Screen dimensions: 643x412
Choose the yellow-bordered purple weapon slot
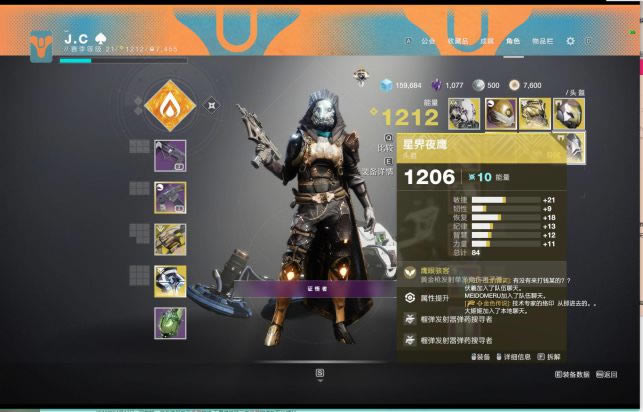[169, 196]
